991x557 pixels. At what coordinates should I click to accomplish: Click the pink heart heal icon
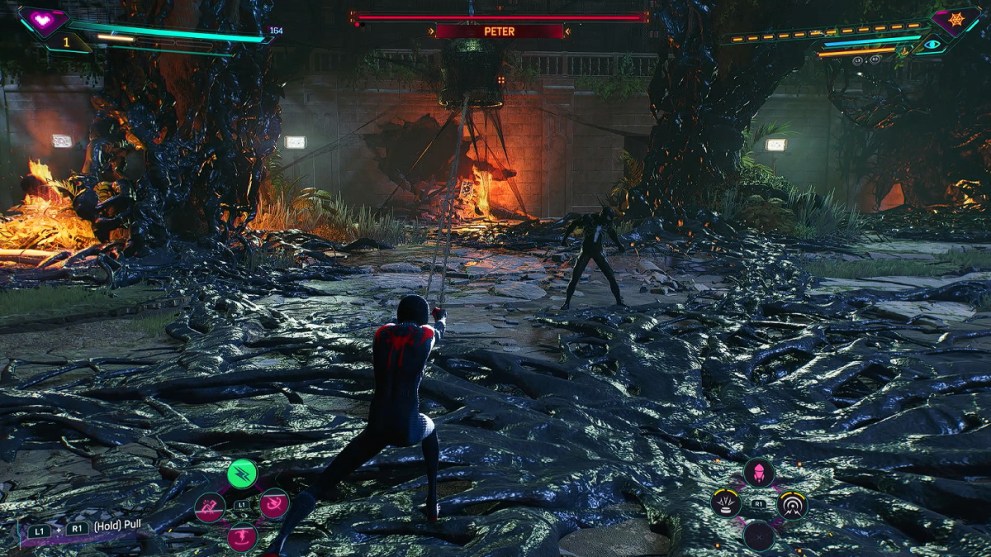[43, 20]
